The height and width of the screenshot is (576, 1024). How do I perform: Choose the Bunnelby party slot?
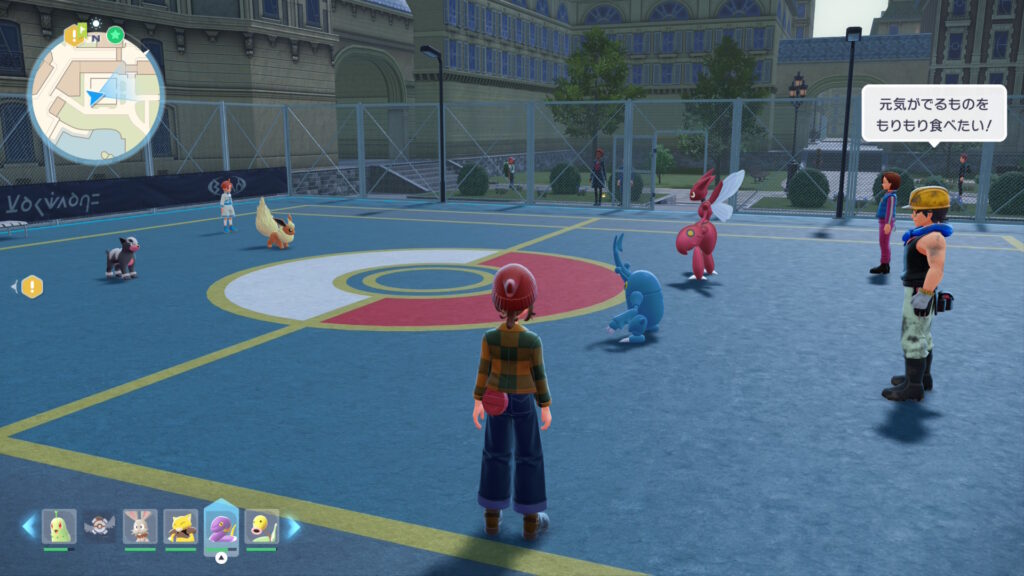(x=140, y=526)
